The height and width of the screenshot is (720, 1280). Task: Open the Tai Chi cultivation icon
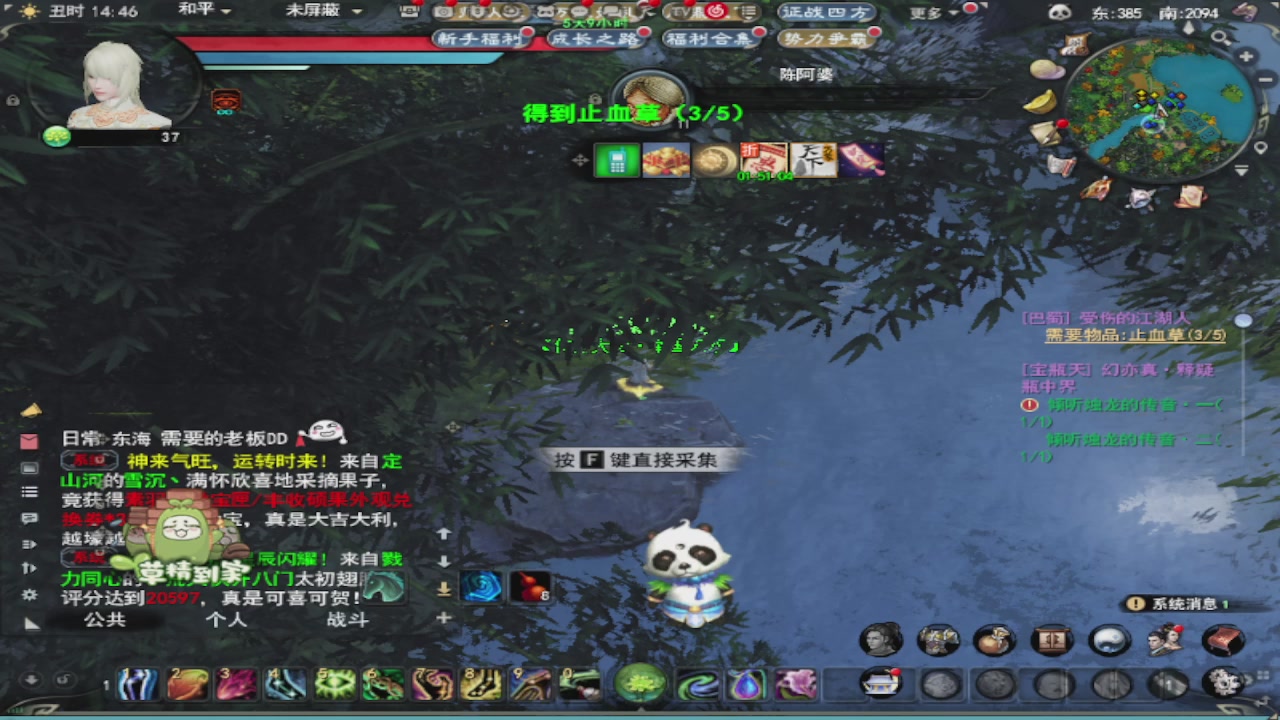1110,640
